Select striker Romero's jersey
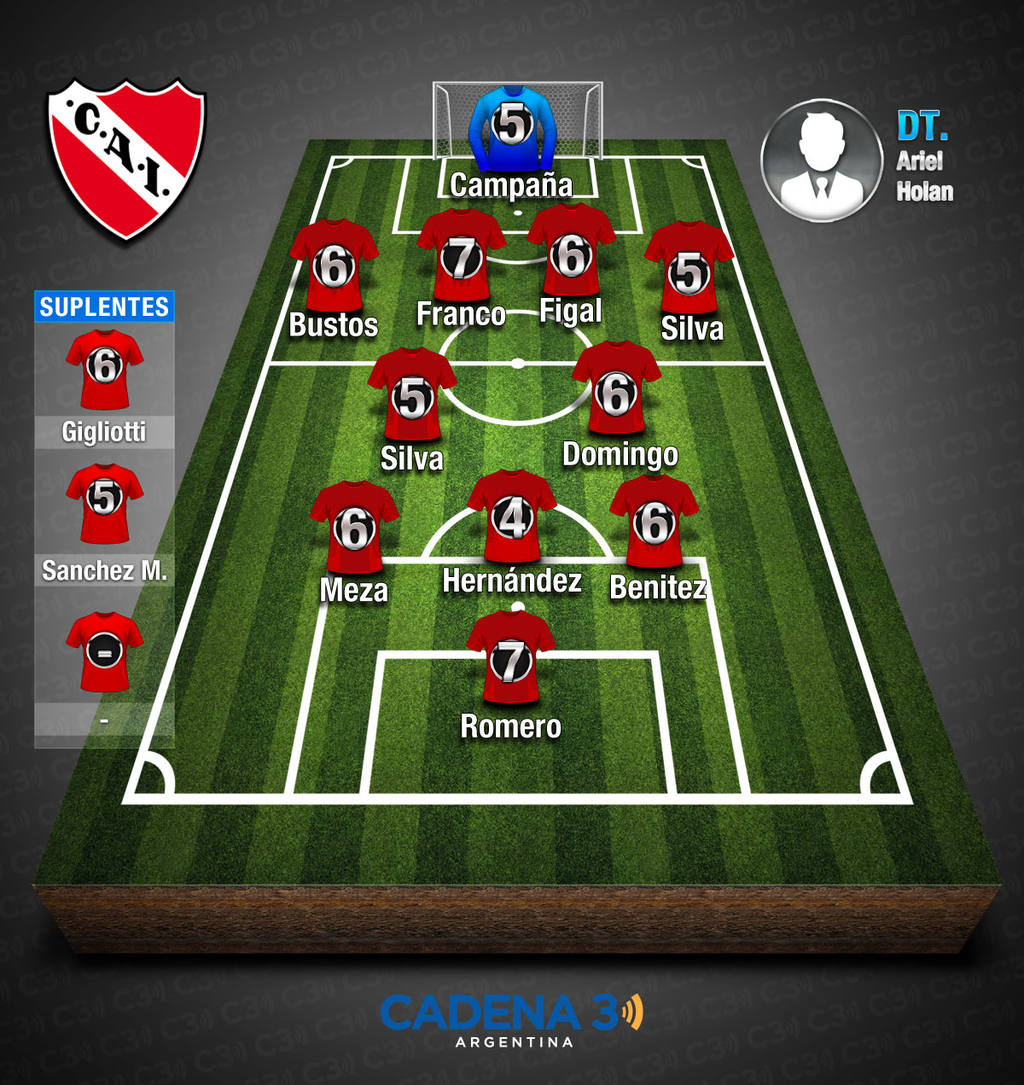The height and width of the screenshot is (1085, 1024). pos(511,658)
